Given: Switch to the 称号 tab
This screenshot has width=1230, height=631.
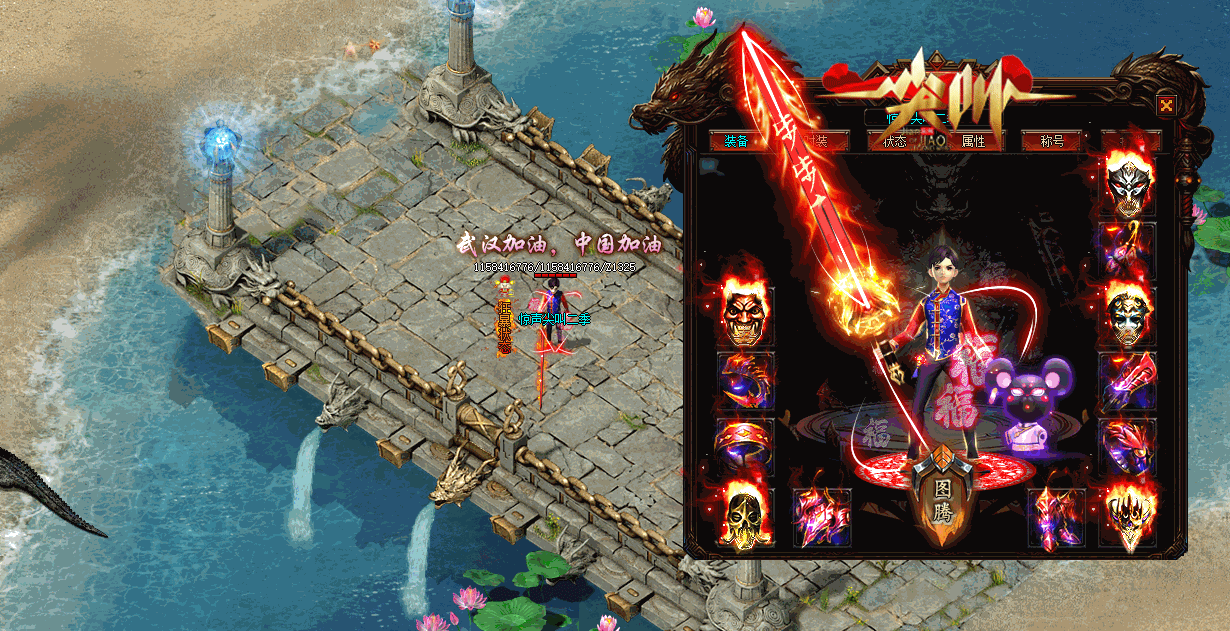Looking at the screenshot, I should 1051,141.
